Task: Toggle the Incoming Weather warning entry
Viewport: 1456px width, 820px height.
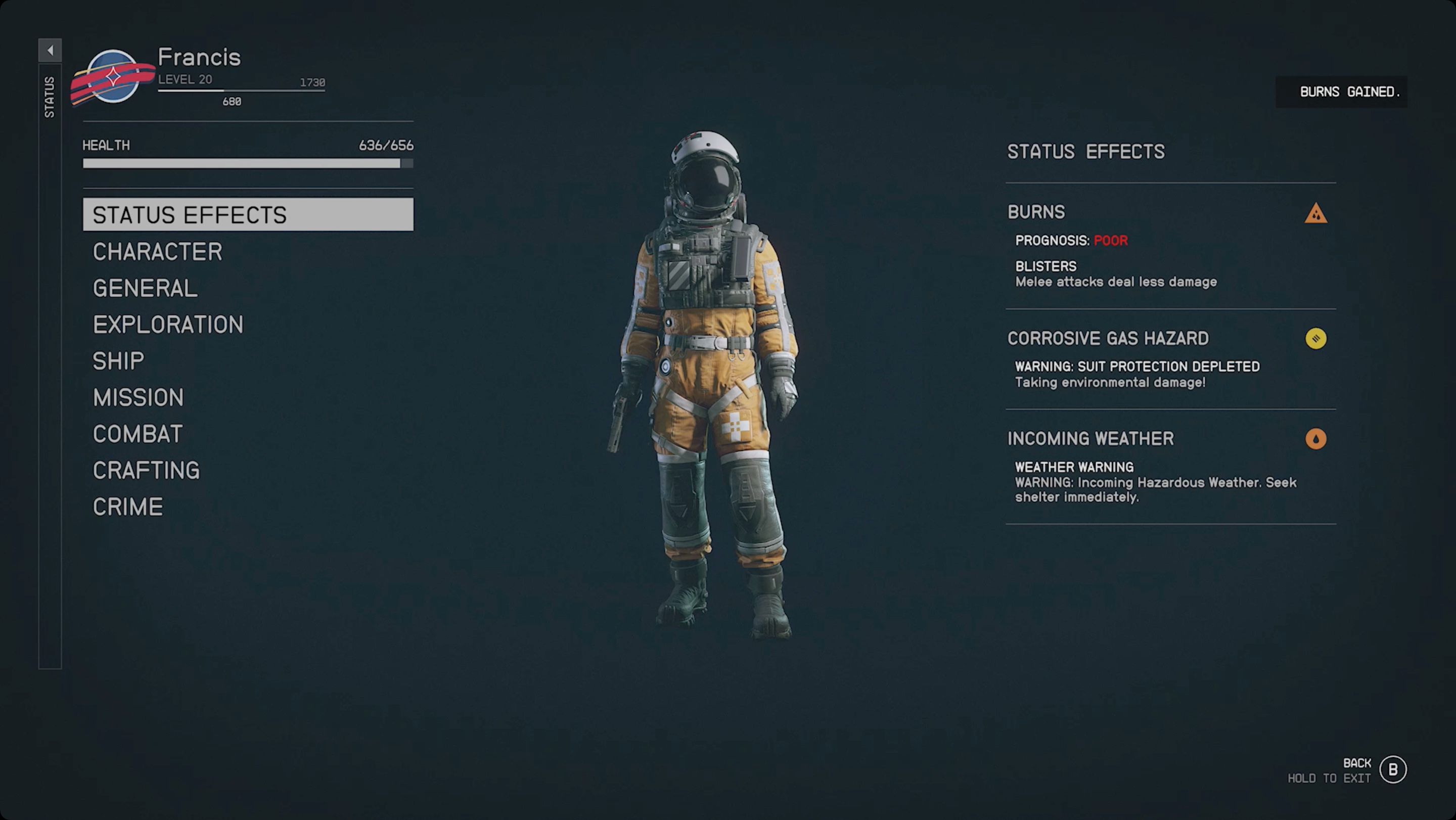Action: click(1090, 438)
